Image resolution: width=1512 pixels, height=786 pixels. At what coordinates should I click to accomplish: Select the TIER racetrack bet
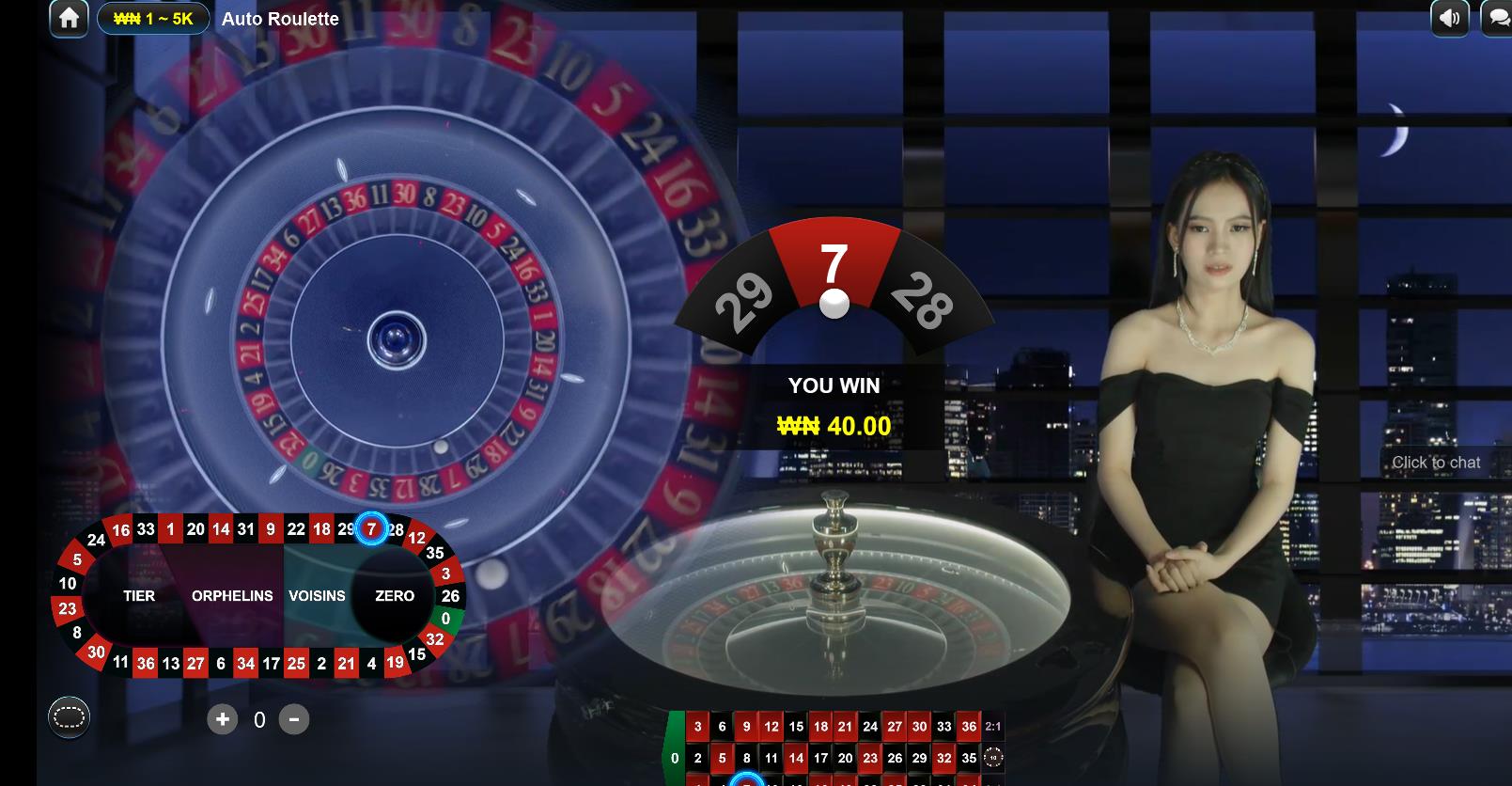coord(139,596)
